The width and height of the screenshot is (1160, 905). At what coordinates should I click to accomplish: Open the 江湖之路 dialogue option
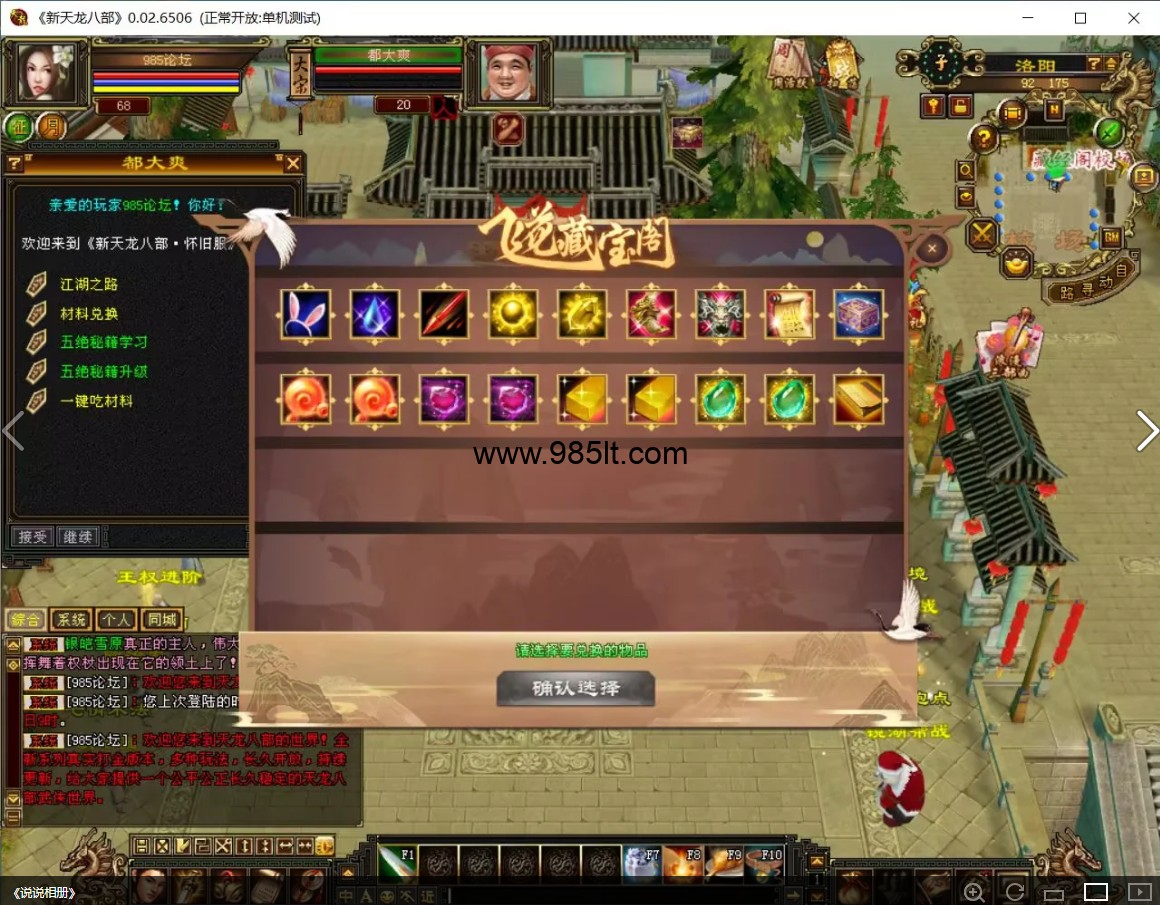point(89,284)
